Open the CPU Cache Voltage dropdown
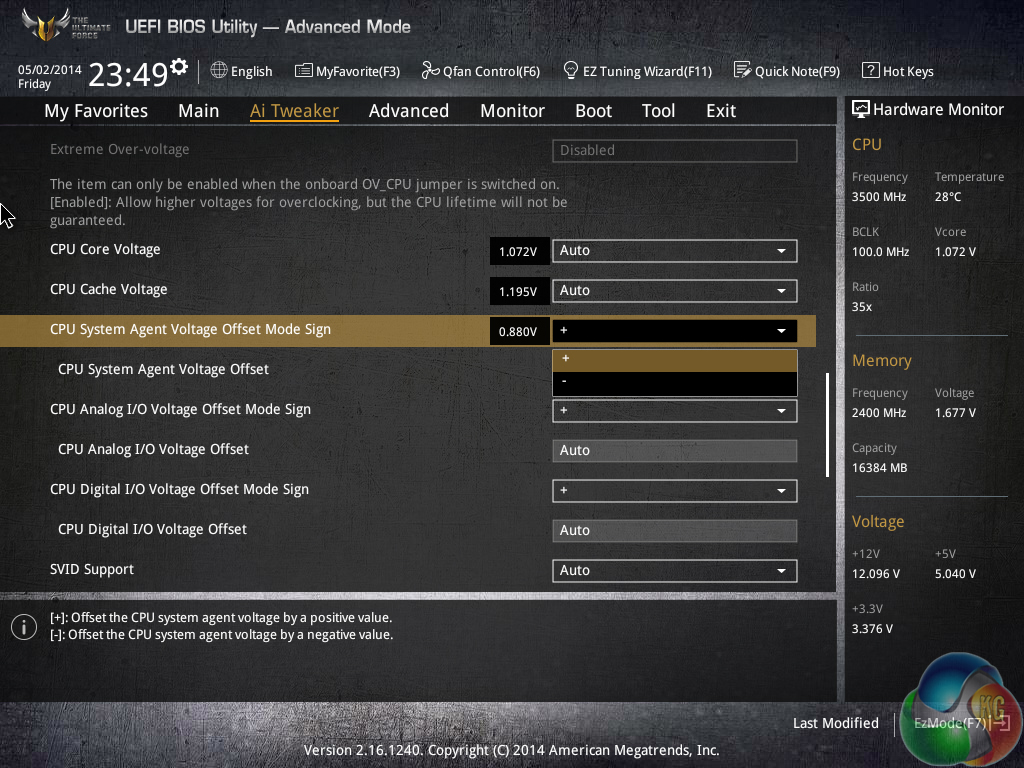 (674, 291)
